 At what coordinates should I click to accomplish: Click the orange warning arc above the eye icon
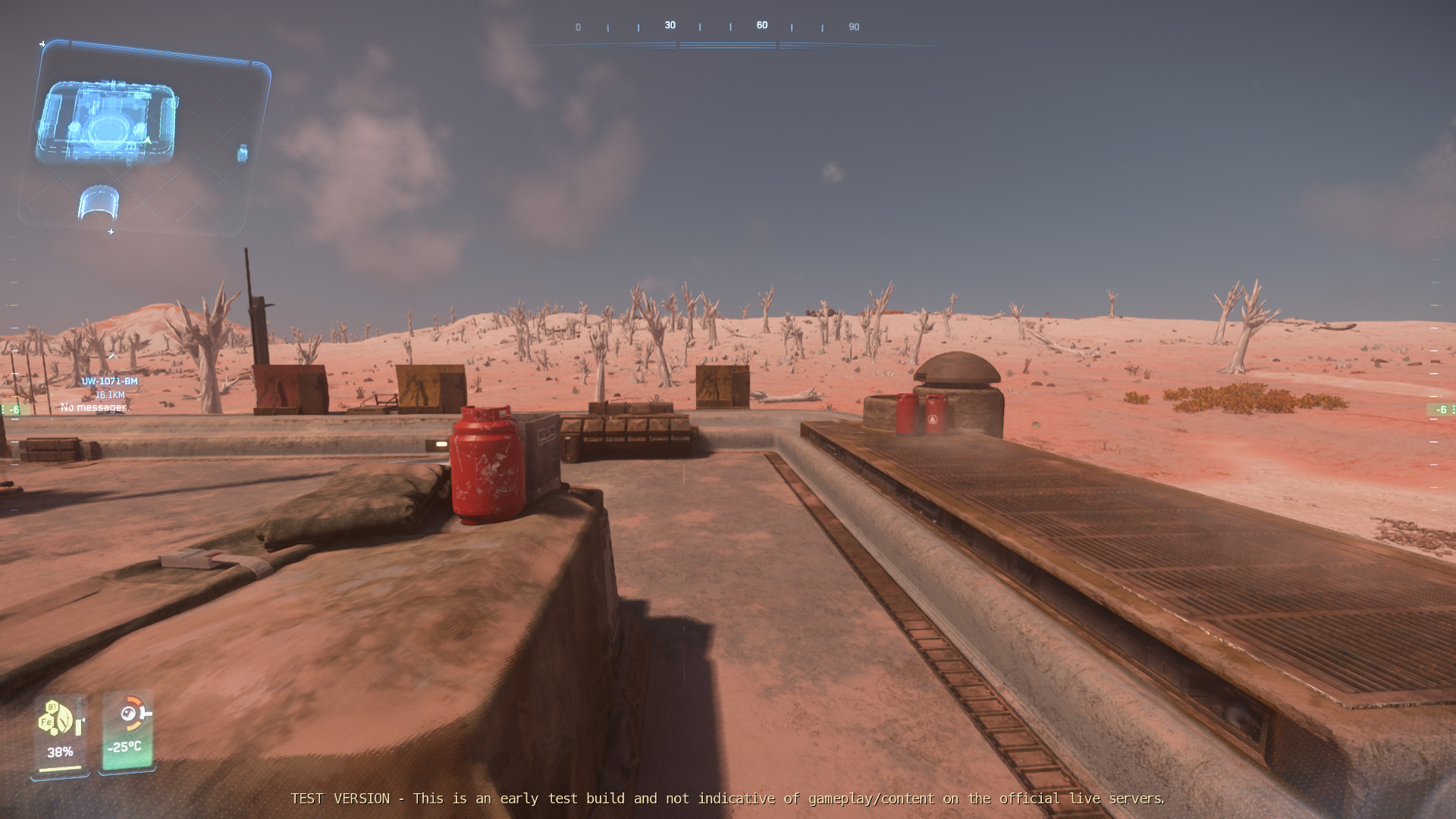[x=133, y=699]
